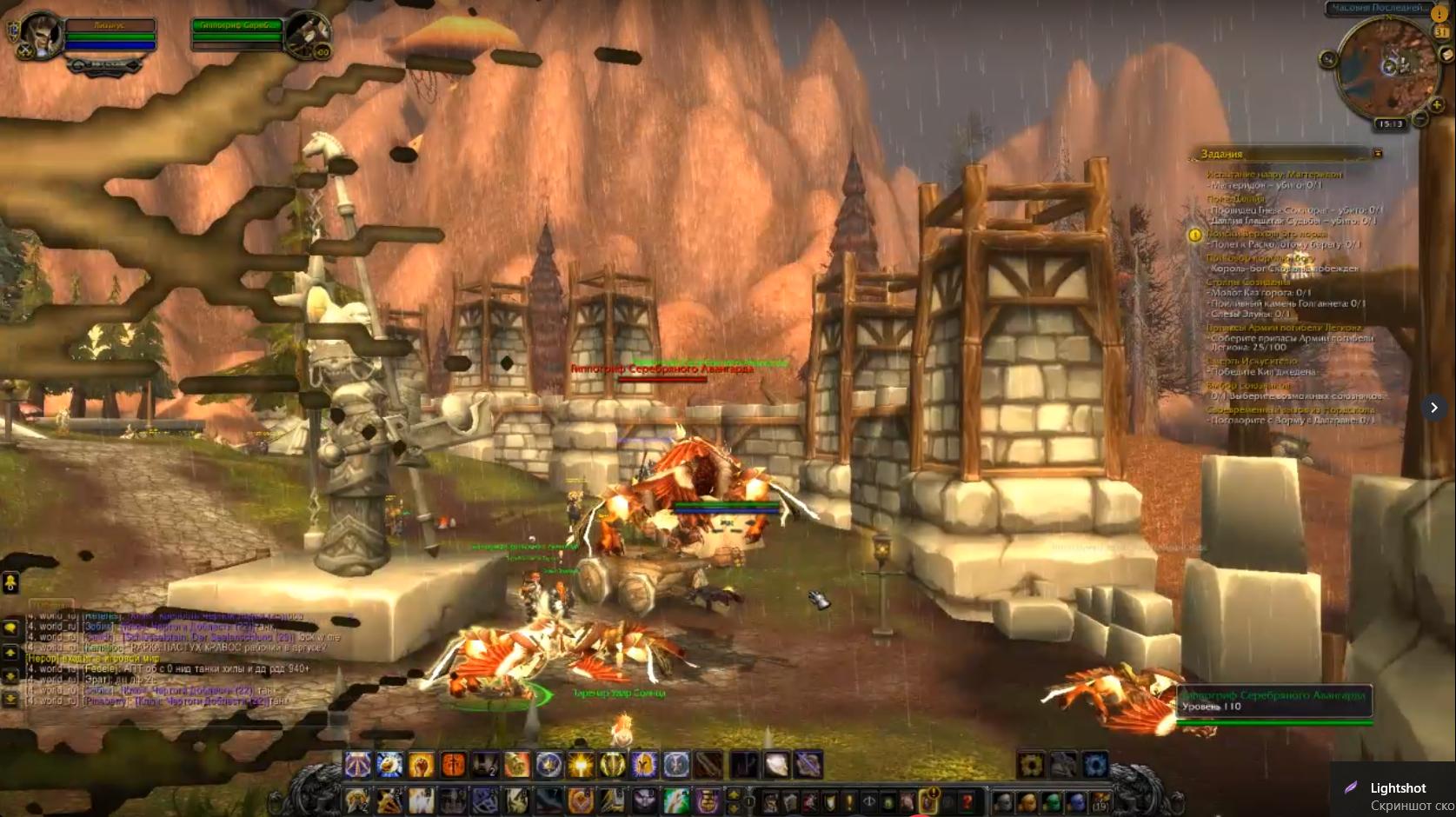Select the quest with yellow exclamation marker
Viewport: 1456px width, 817px height.
coord(1194,235)
